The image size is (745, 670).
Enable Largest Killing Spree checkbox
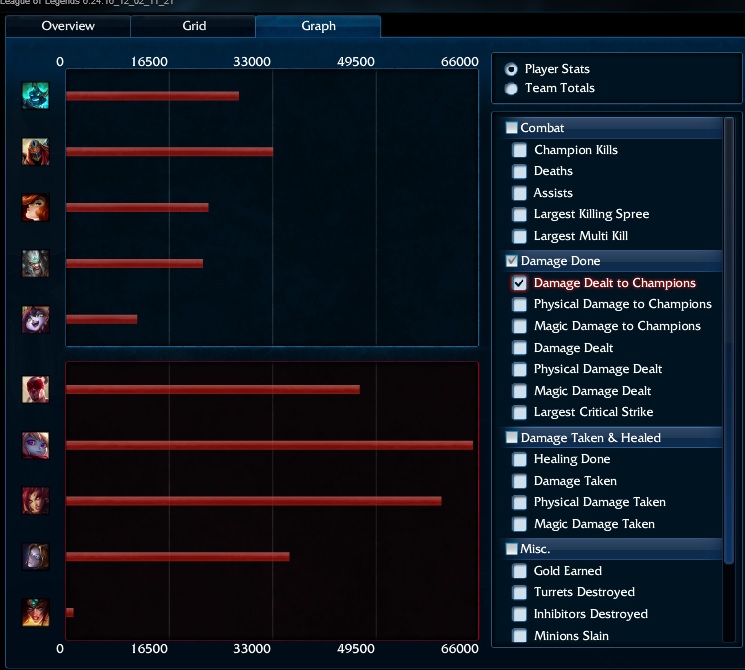click(519, 214)
